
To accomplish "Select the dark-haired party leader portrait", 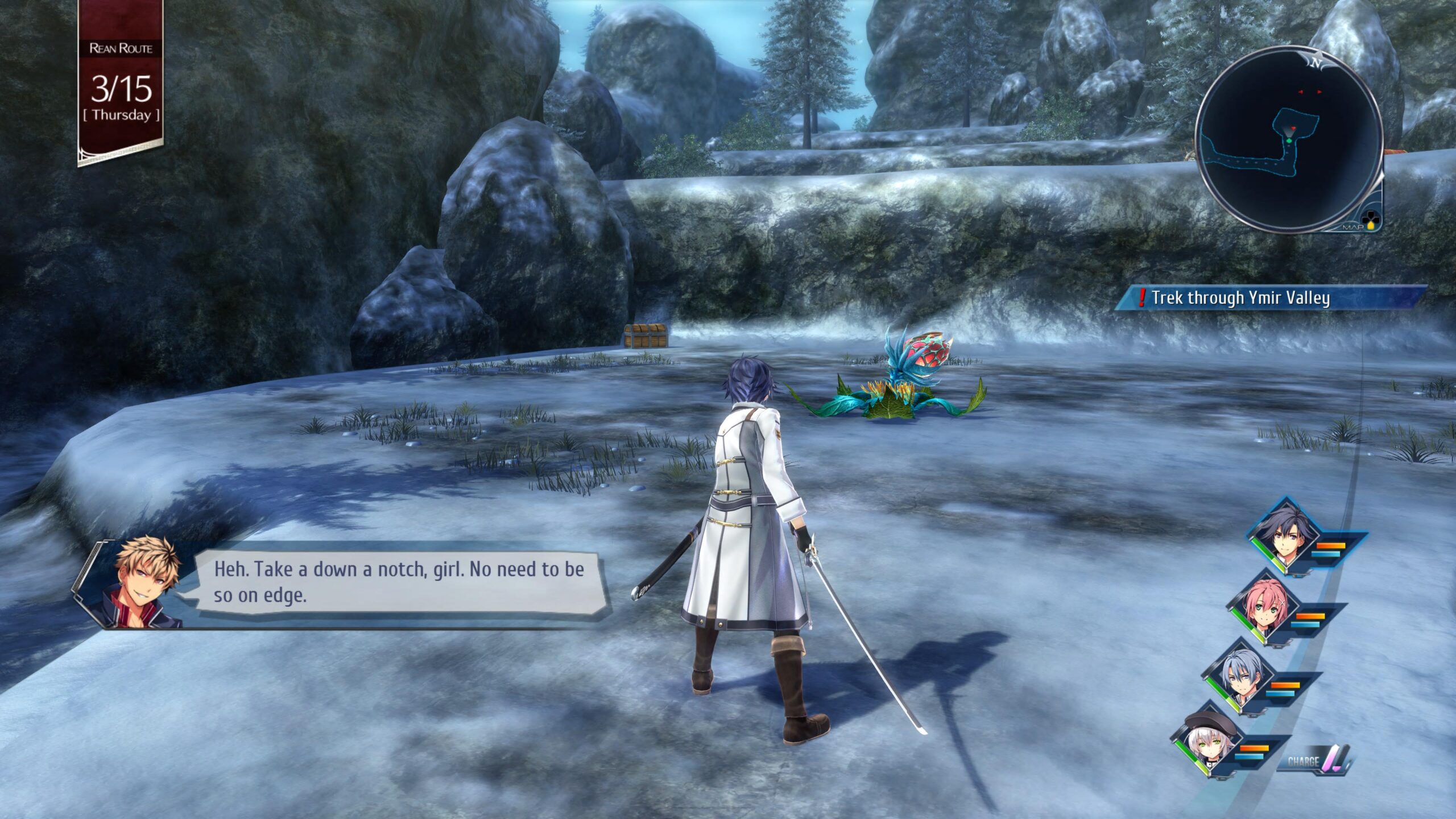I will tap(1287, 538).
